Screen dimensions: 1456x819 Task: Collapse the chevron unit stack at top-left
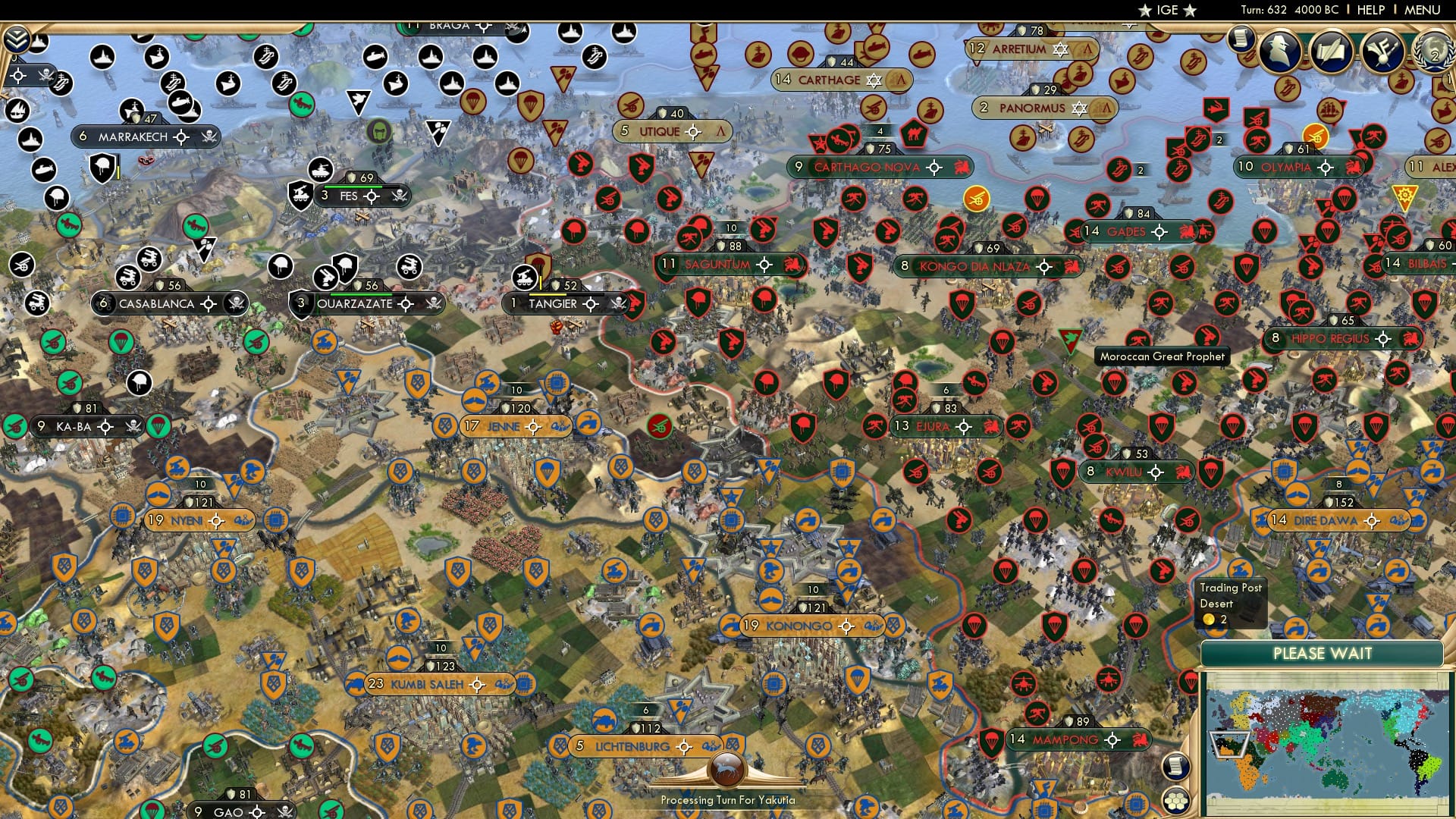(16, 40)
